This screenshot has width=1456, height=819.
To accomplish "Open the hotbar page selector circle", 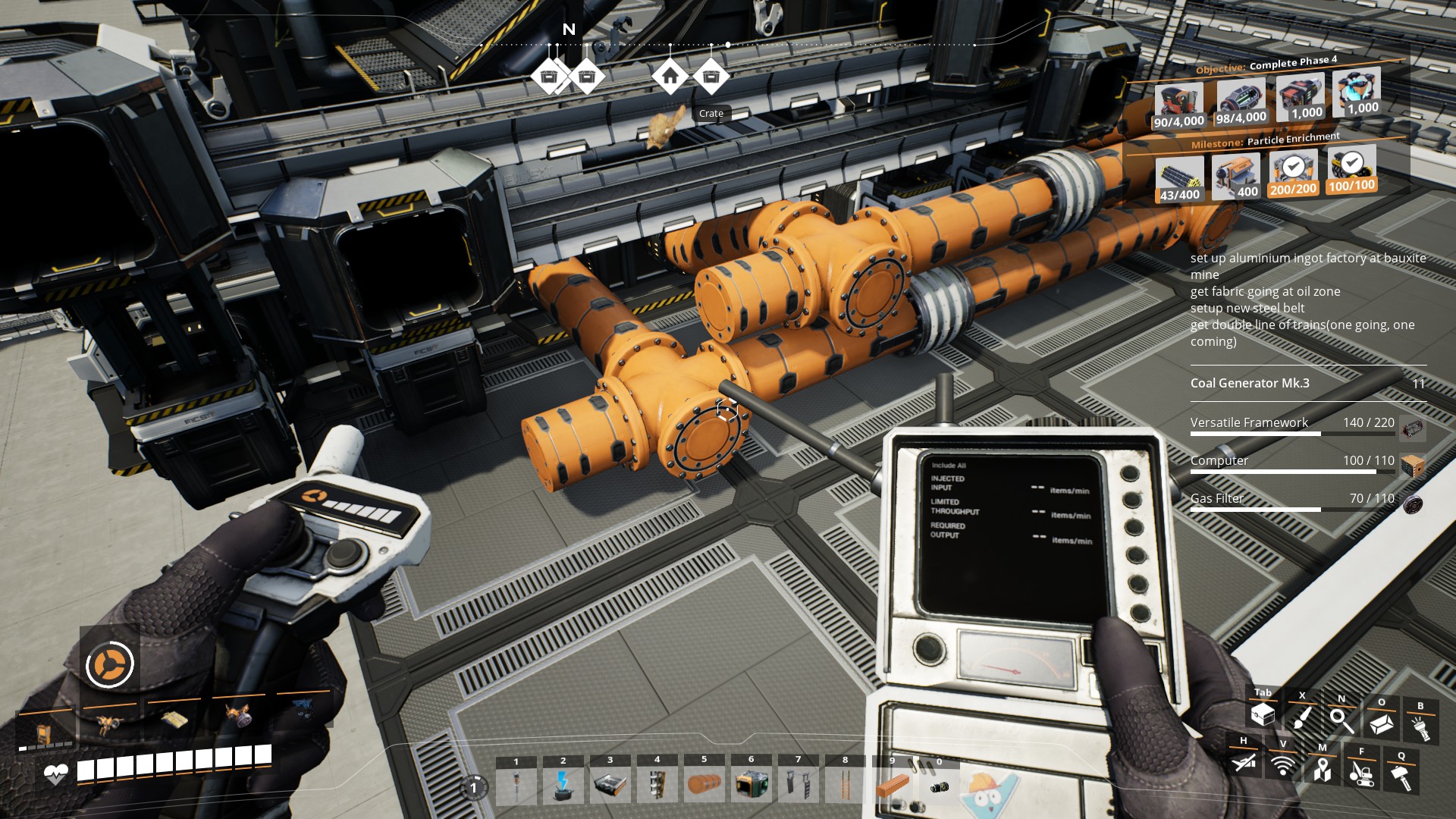I will (475, 789).
